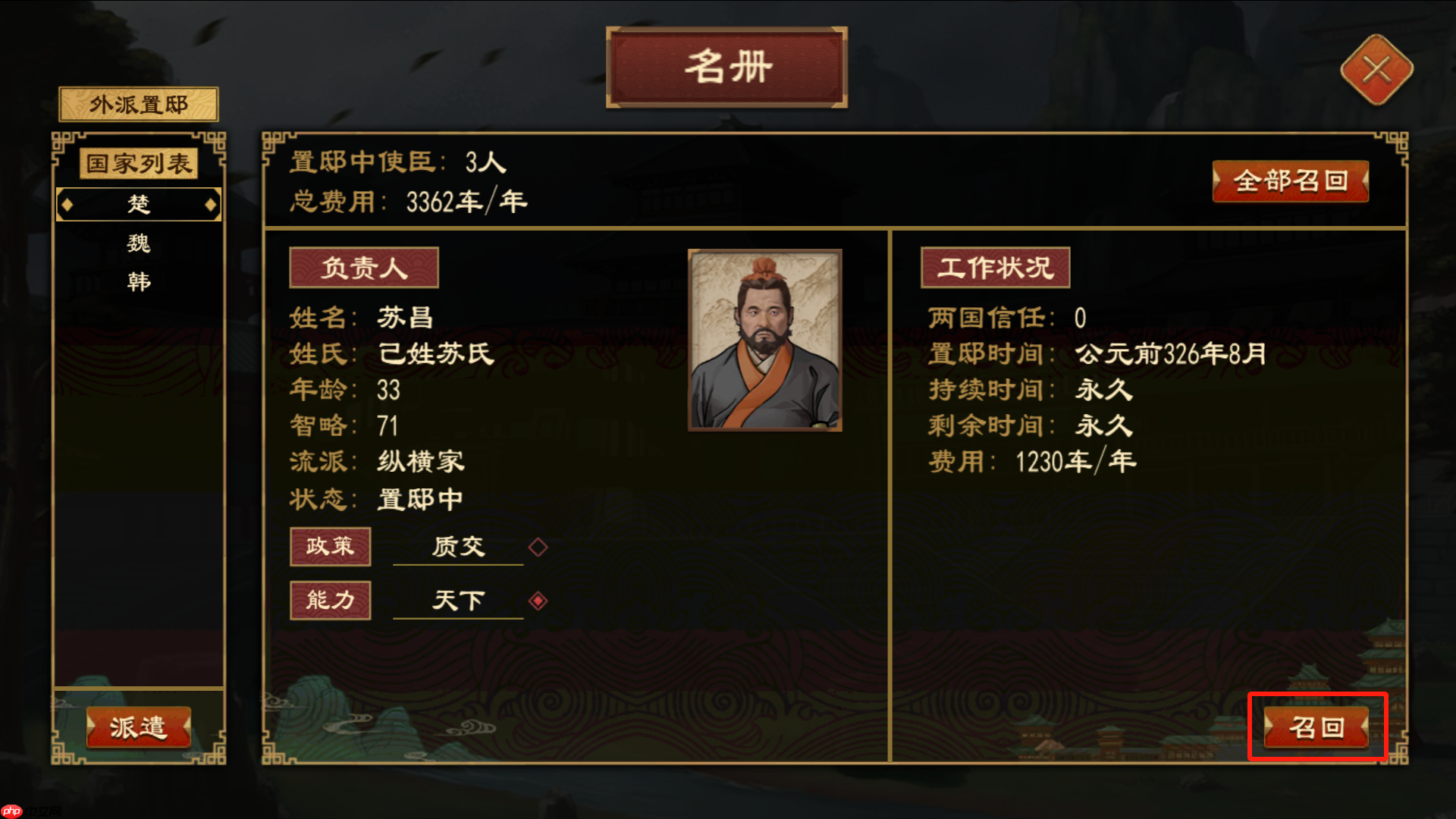Click the 工作状况 panel header icon
Screen dimensions: 1456x819
coord(994,267)
